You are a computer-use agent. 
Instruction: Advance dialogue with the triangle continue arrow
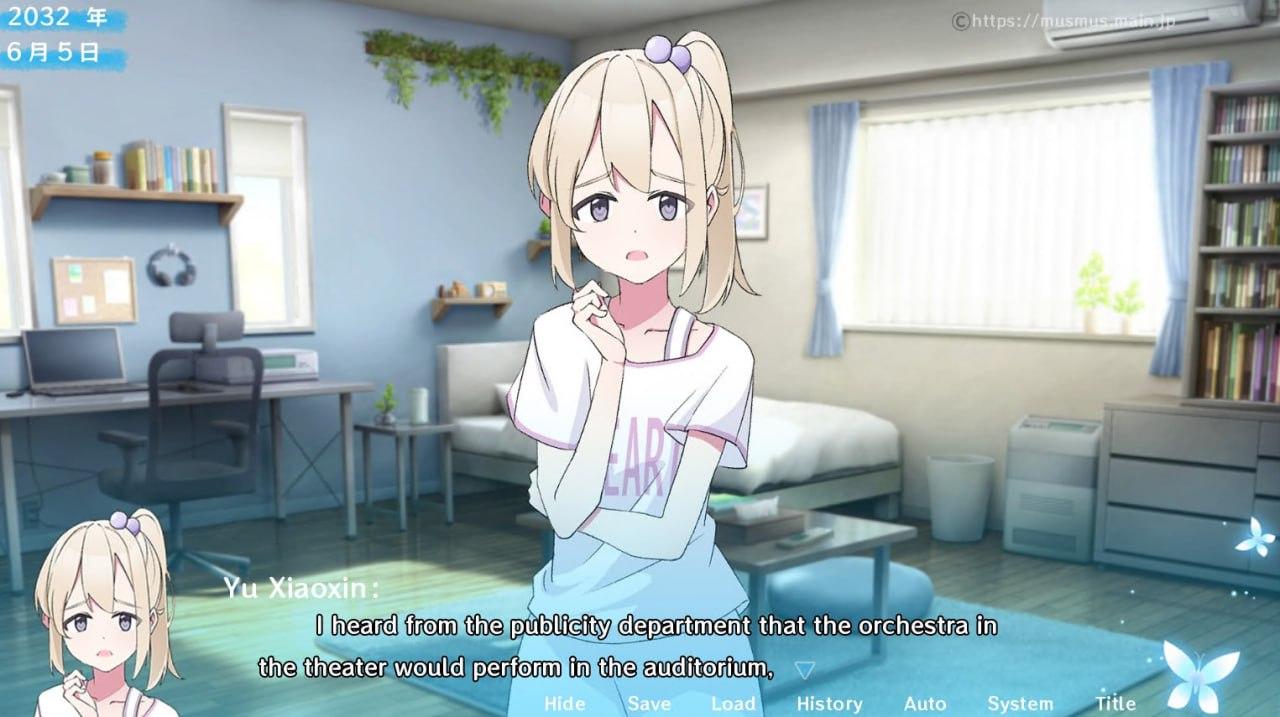tap(804, 669)
